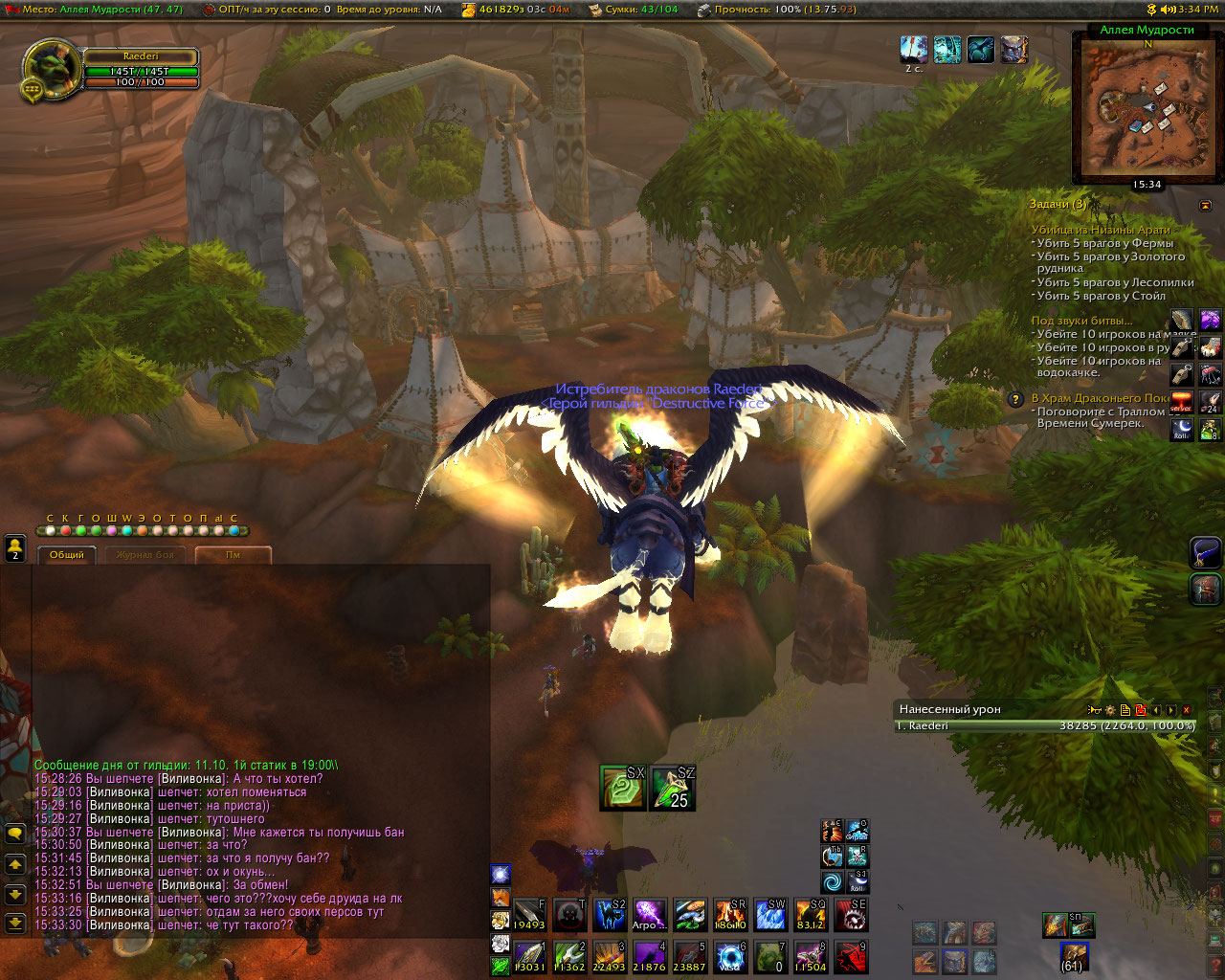Collapse the Задачи quest tracker

pos(1205,206)
